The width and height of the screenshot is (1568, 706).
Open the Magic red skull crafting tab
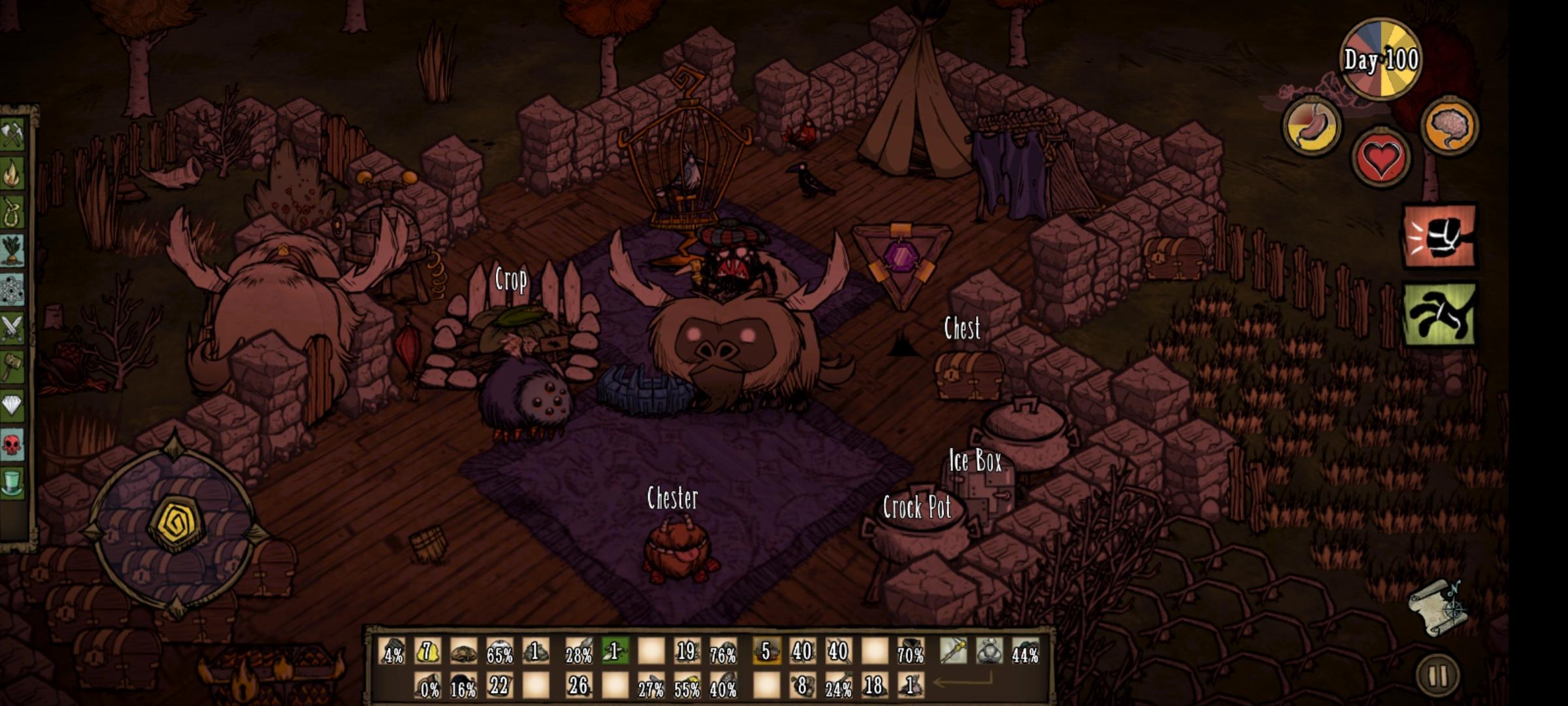tap(12, 445)
